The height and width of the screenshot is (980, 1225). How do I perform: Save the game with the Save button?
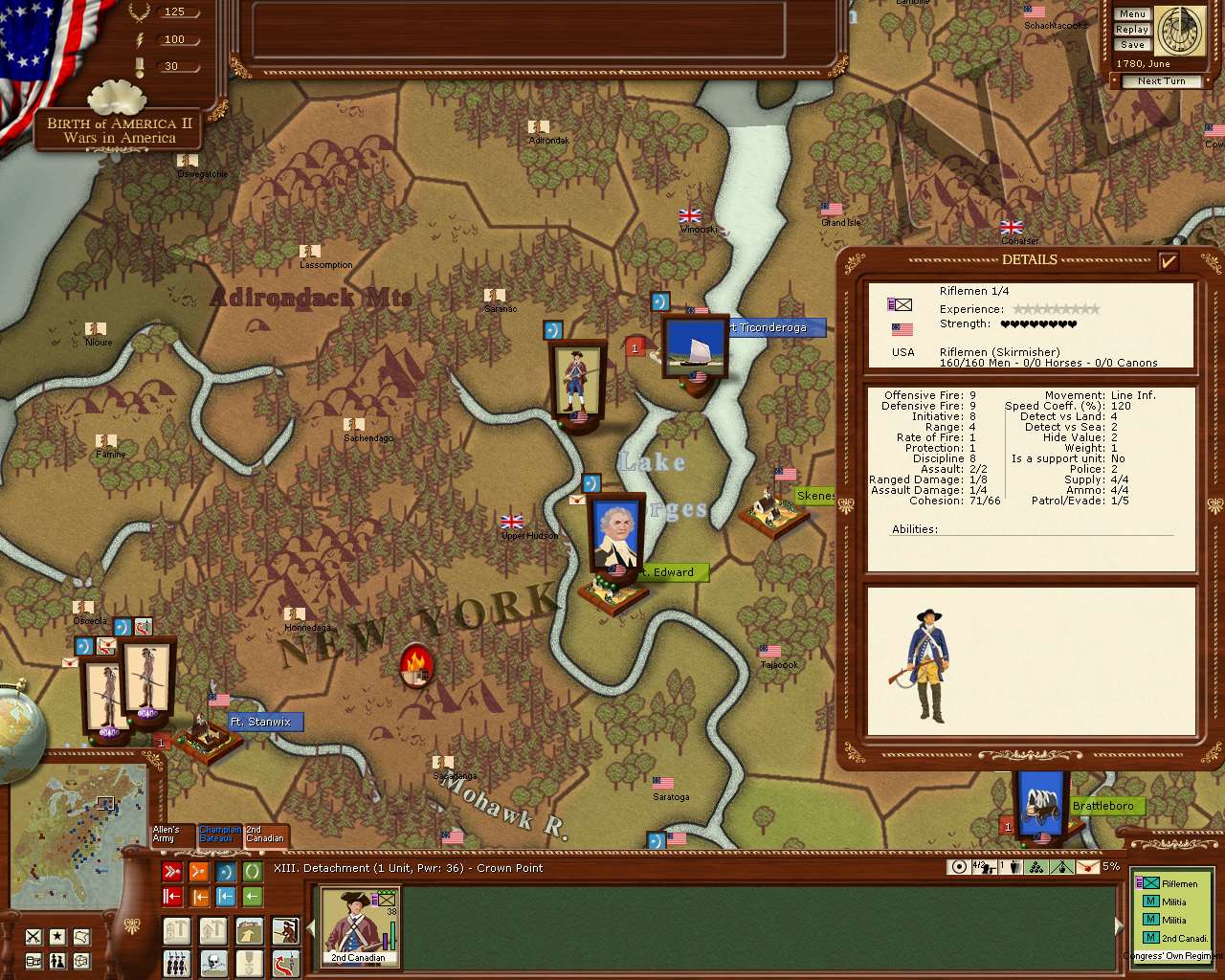click(1131, 45)
